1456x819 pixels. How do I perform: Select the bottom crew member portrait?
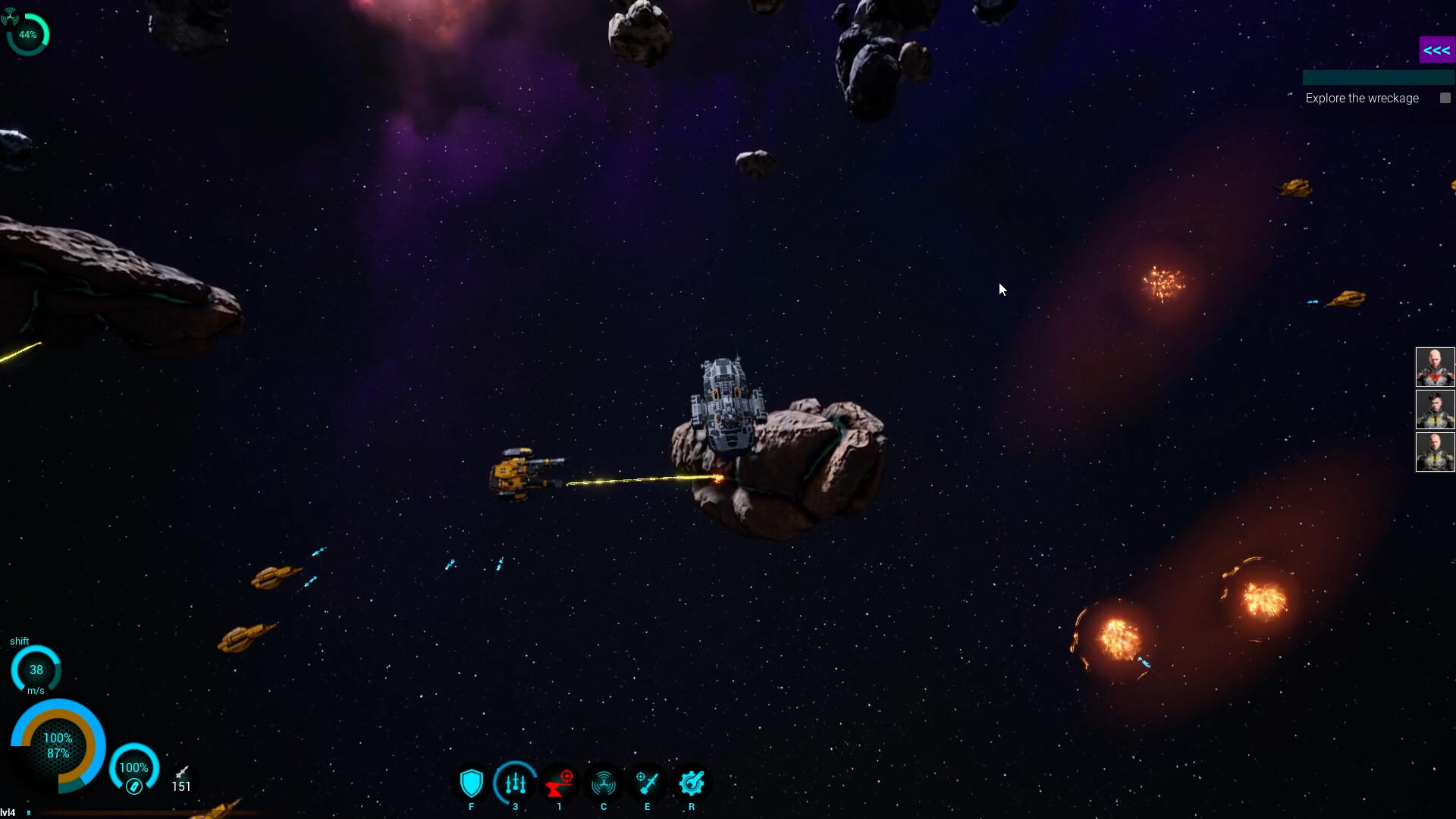pos(1435,452)
